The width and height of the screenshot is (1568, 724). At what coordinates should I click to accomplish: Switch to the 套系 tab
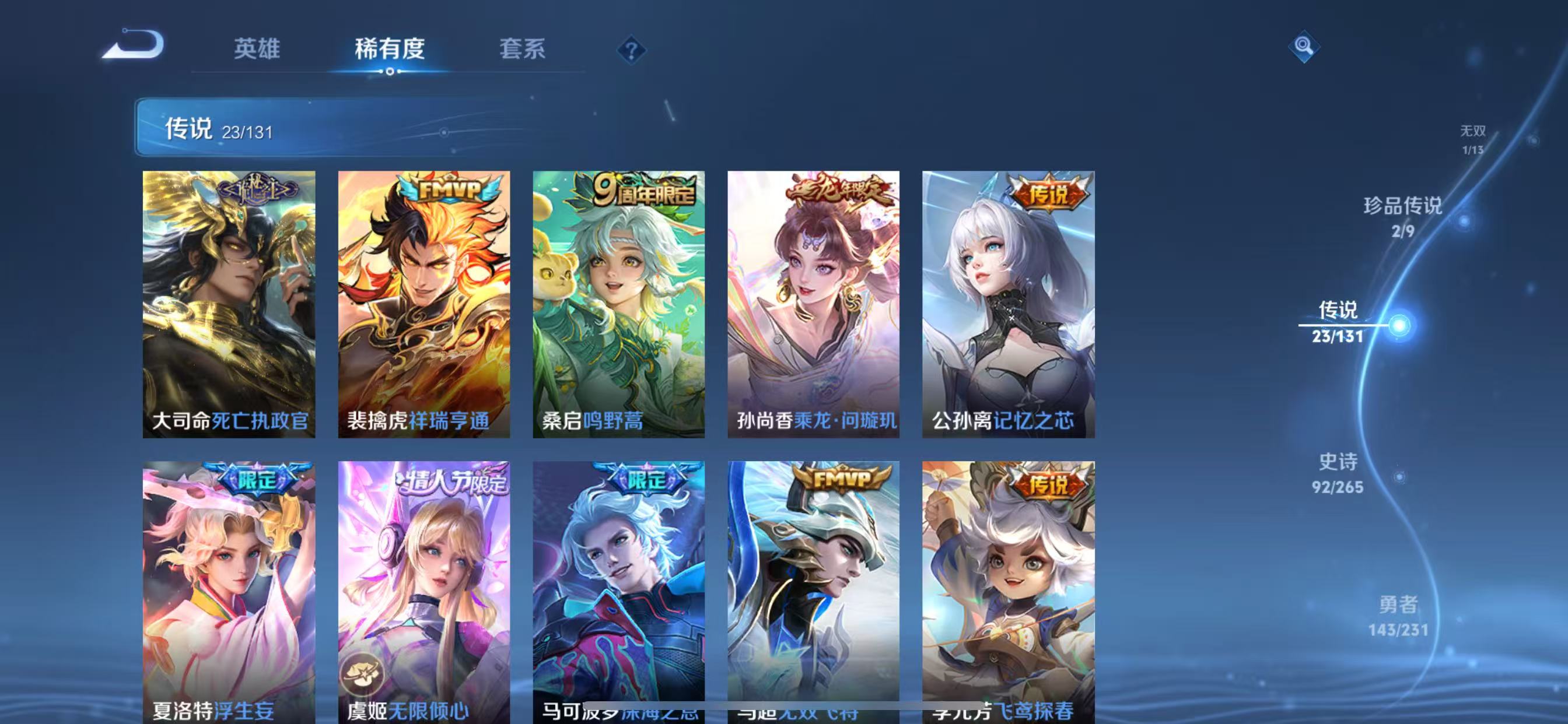tap(522, 51)
